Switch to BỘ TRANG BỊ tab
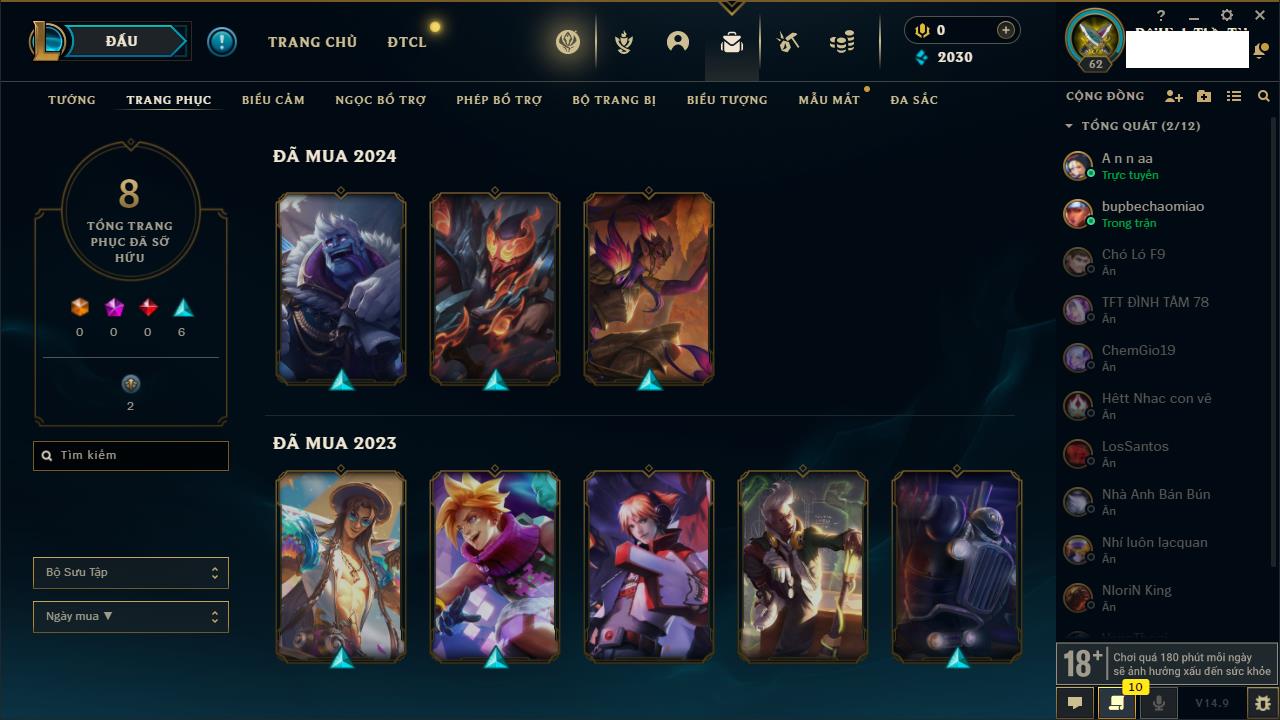This screenshot has width=1280, height=720. 614,100
